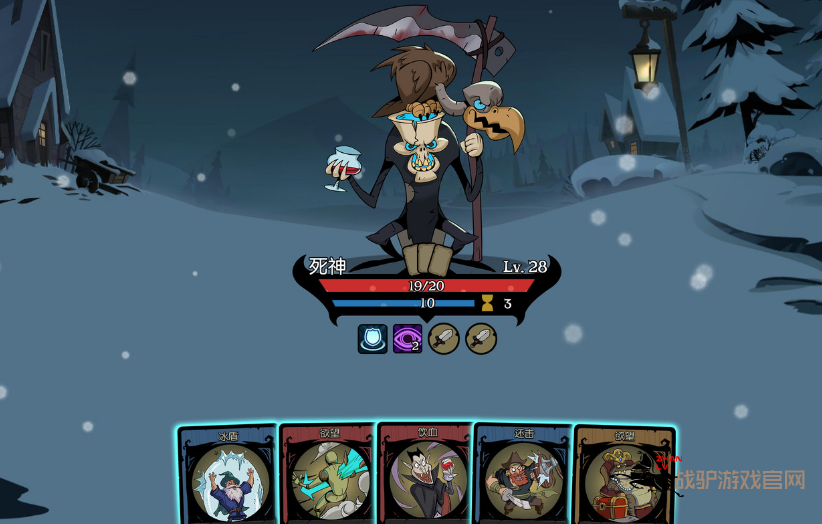Play the red 欲望 card with green figure
Screen dimensions: 822x524
[x=328, y=477]
